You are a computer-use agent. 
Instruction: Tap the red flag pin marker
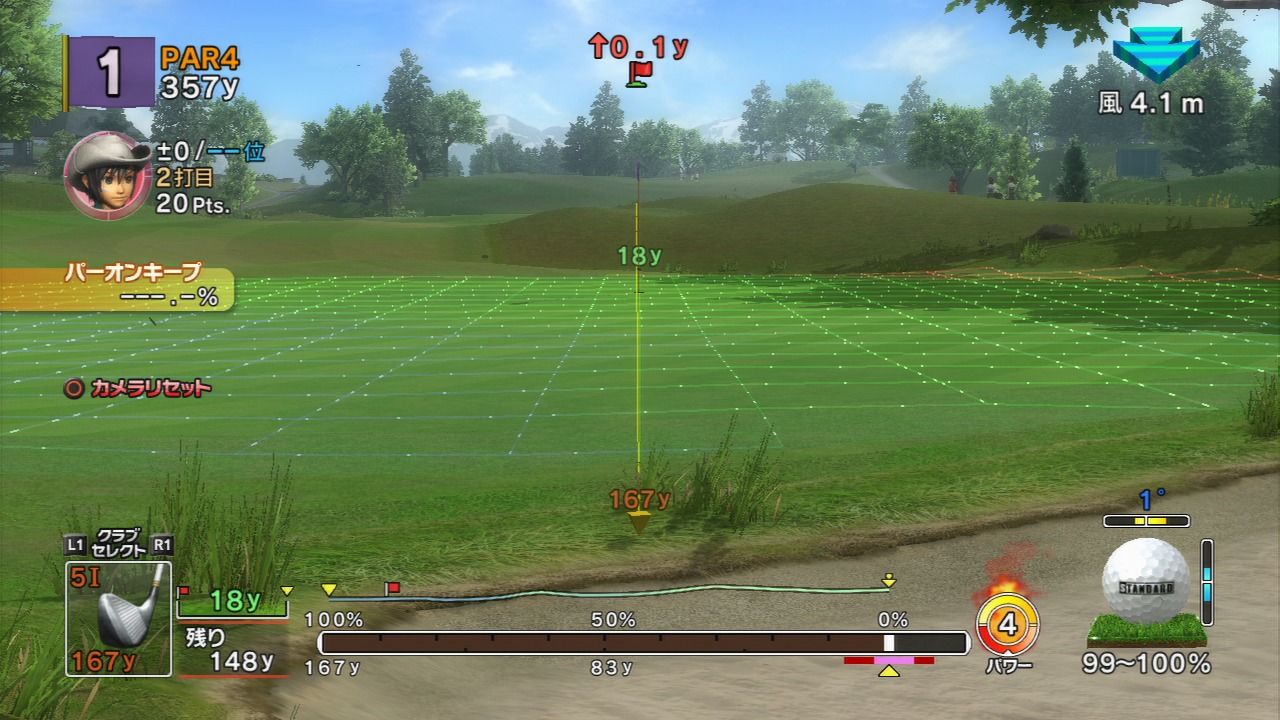(639, 72)
